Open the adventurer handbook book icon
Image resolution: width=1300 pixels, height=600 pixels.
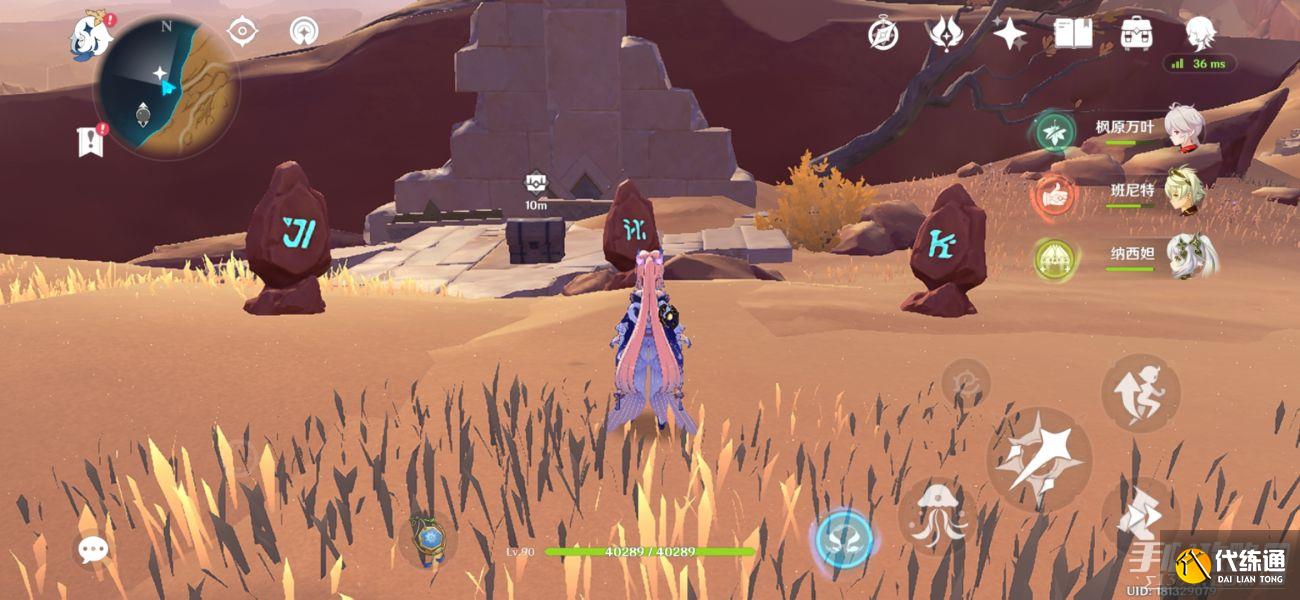(1072, 33)
